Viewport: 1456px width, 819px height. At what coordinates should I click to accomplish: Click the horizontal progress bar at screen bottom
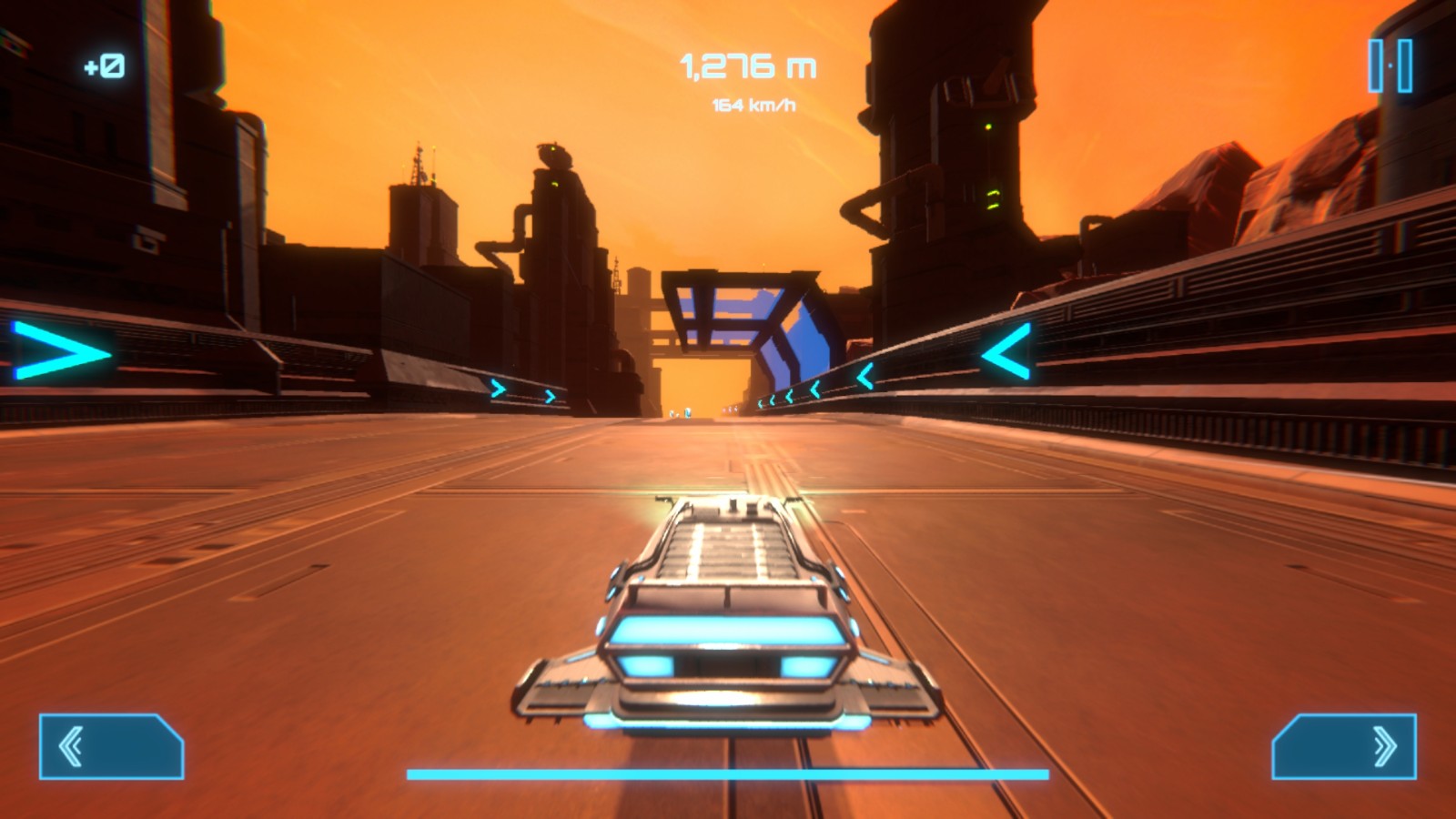(x=728, y=774)
